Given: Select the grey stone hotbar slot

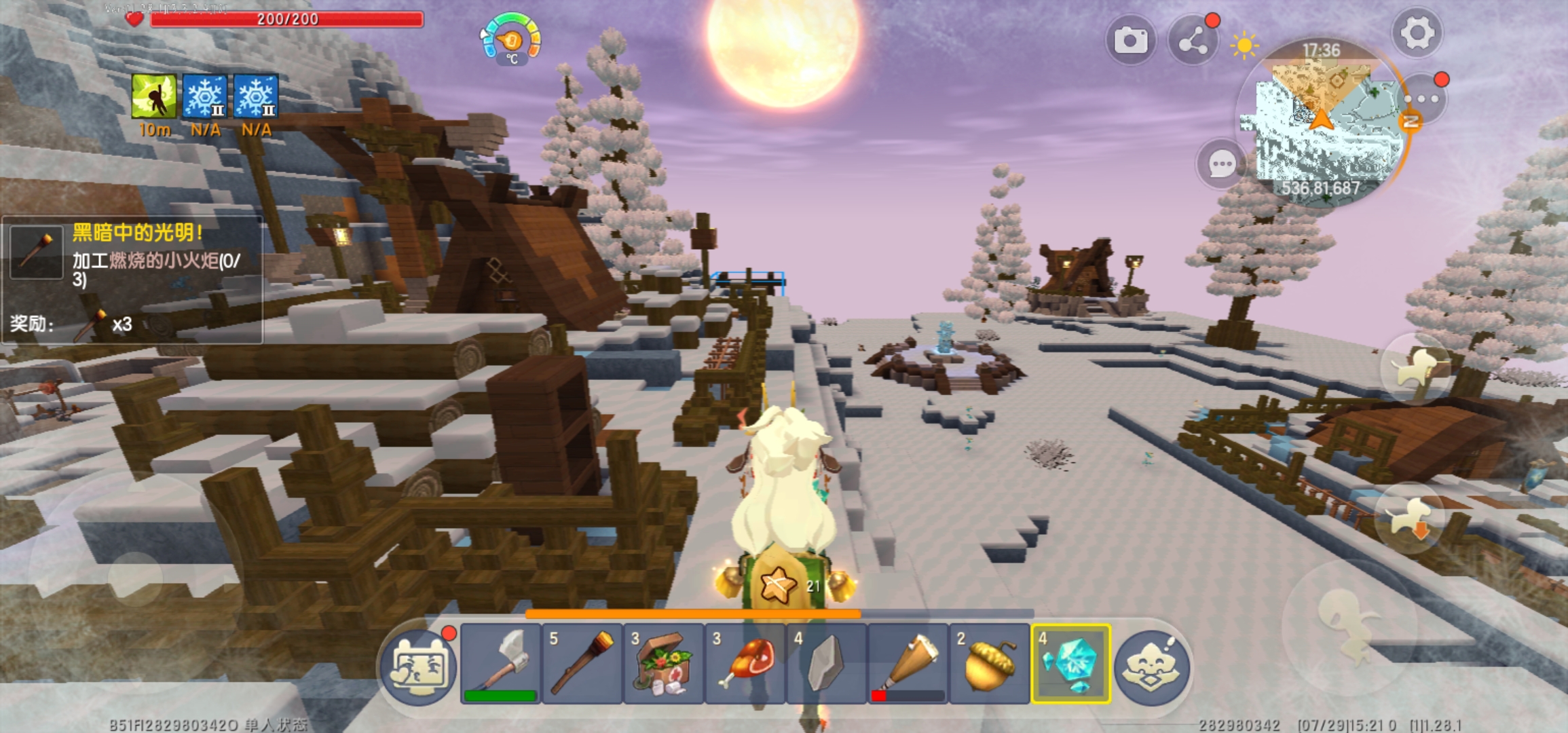Looking at the screenshot, I should (827, 663).
